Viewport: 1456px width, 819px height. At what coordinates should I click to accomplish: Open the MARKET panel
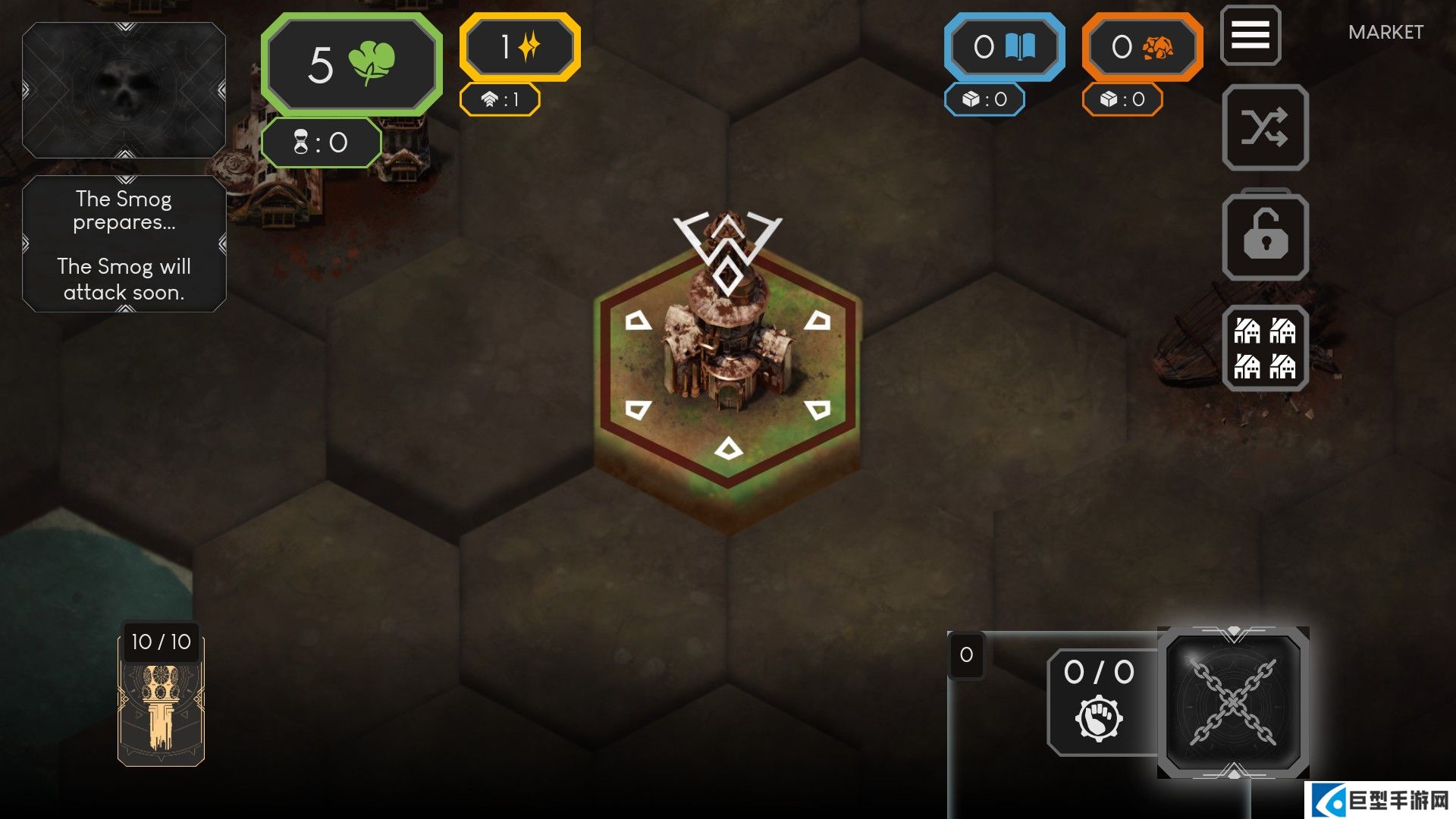tap(1385, 33)
